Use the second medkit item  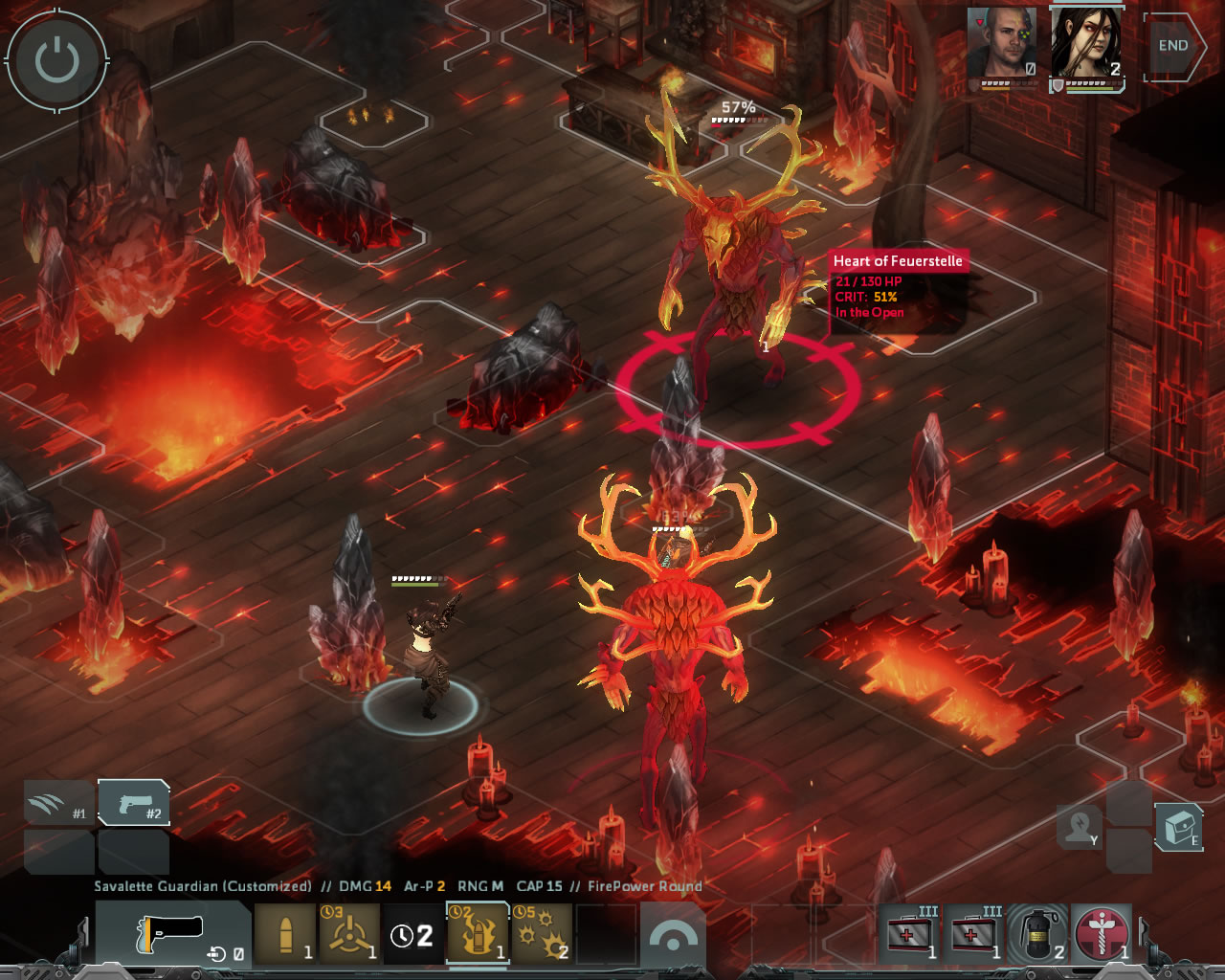pyautogui.click(x=974, y=933)
